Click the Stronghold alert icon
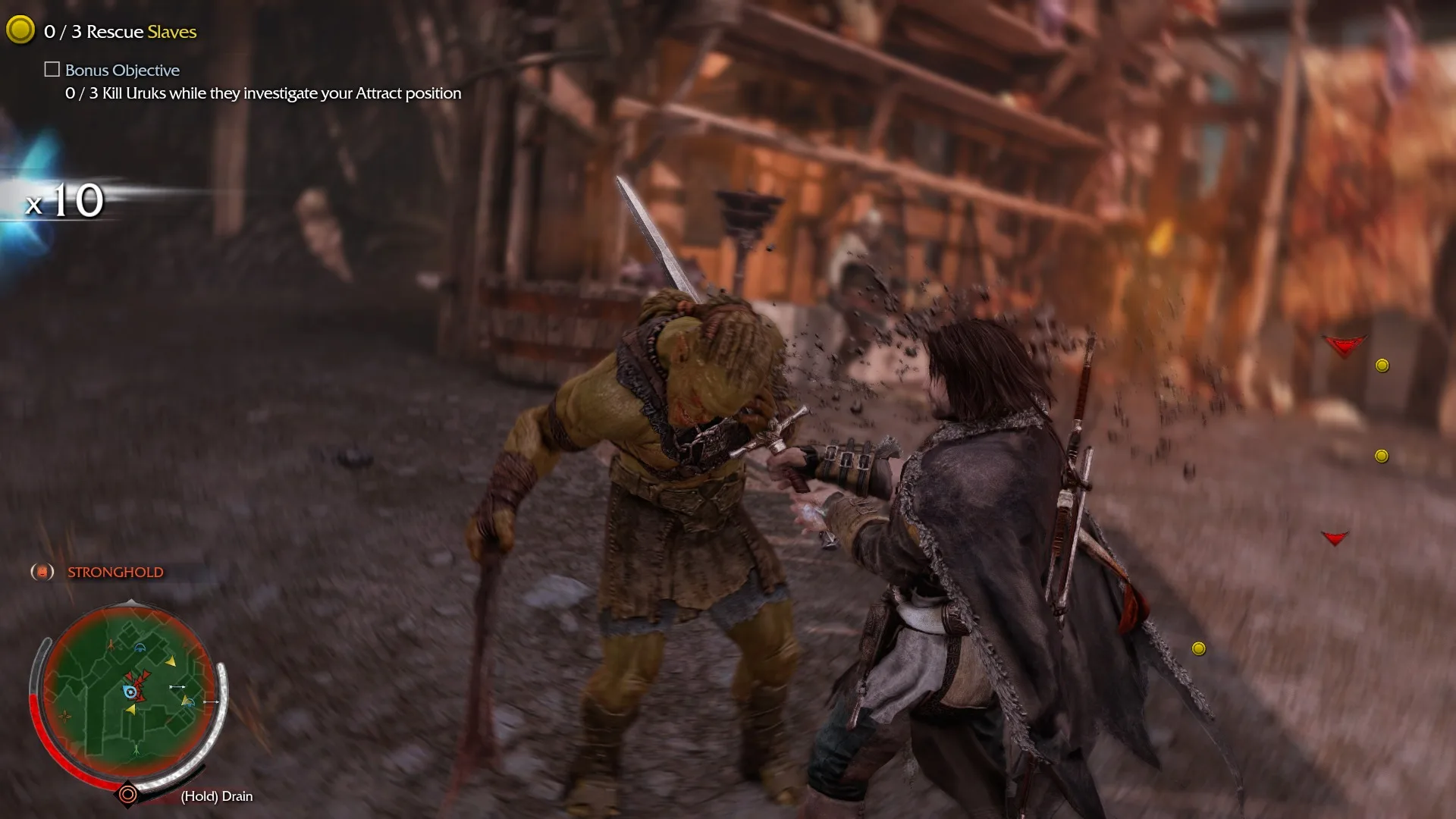 (42, 572)
